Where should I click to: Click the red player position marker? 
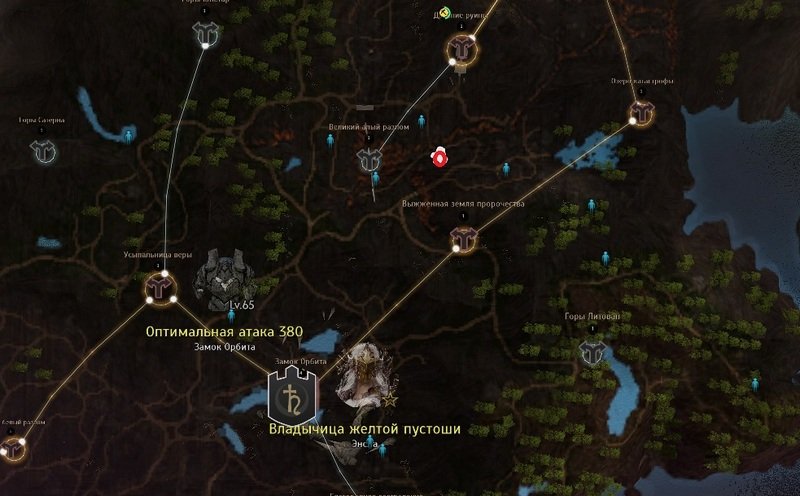click(x=437, y=157)
